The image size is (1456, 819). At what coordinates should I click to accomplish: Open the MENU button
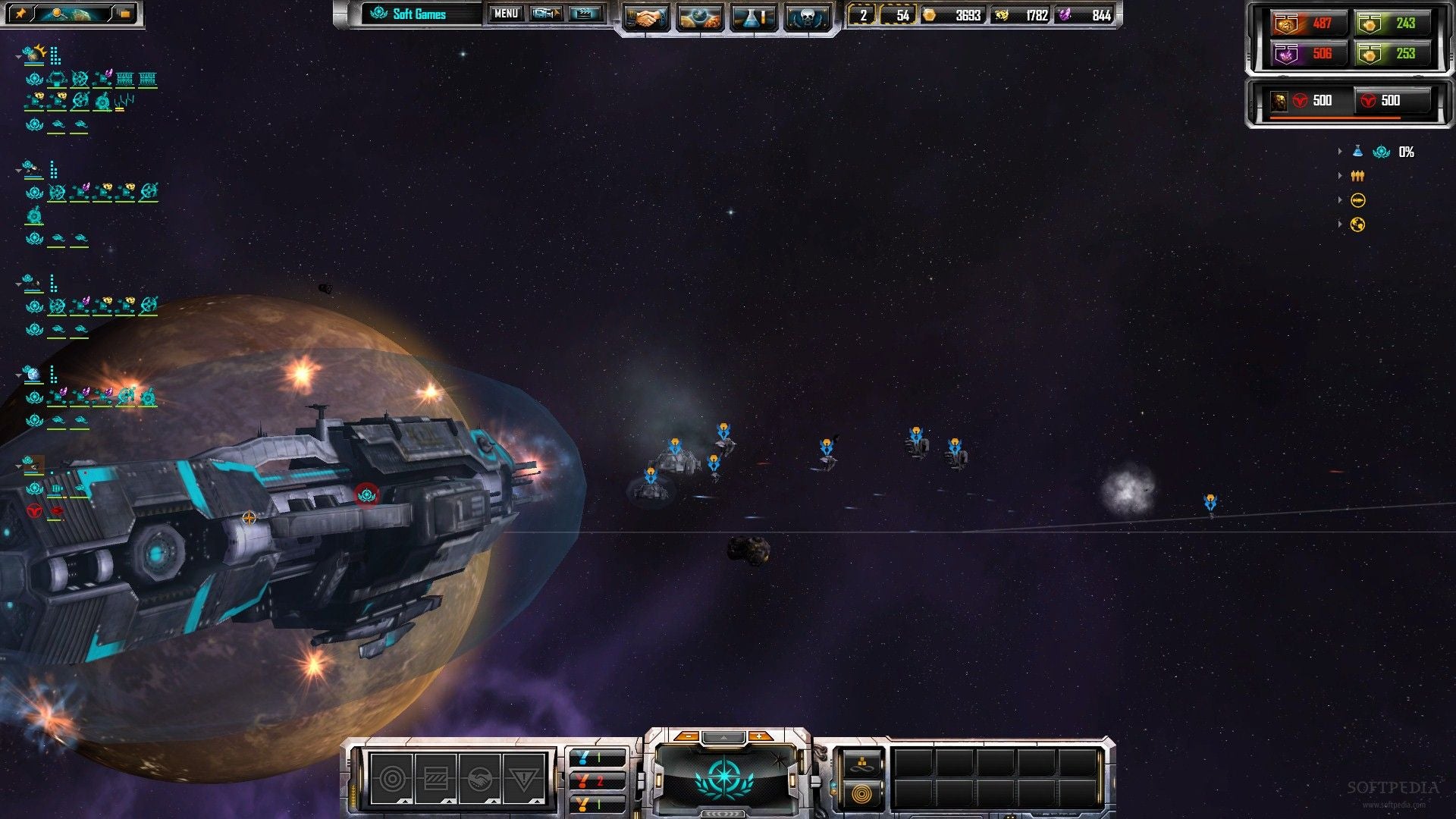coord(506,14)
